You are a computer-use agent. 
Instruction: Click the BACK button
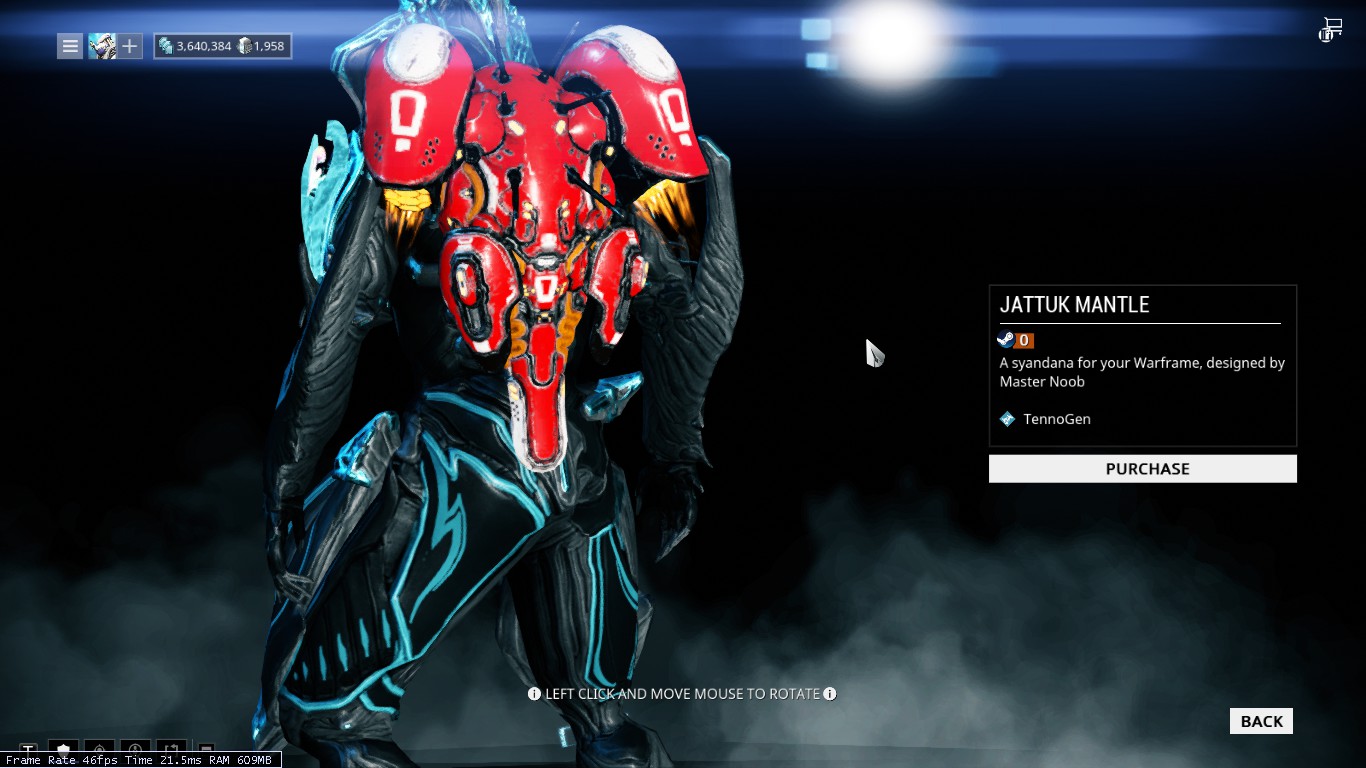click(x=1260, y=720)
